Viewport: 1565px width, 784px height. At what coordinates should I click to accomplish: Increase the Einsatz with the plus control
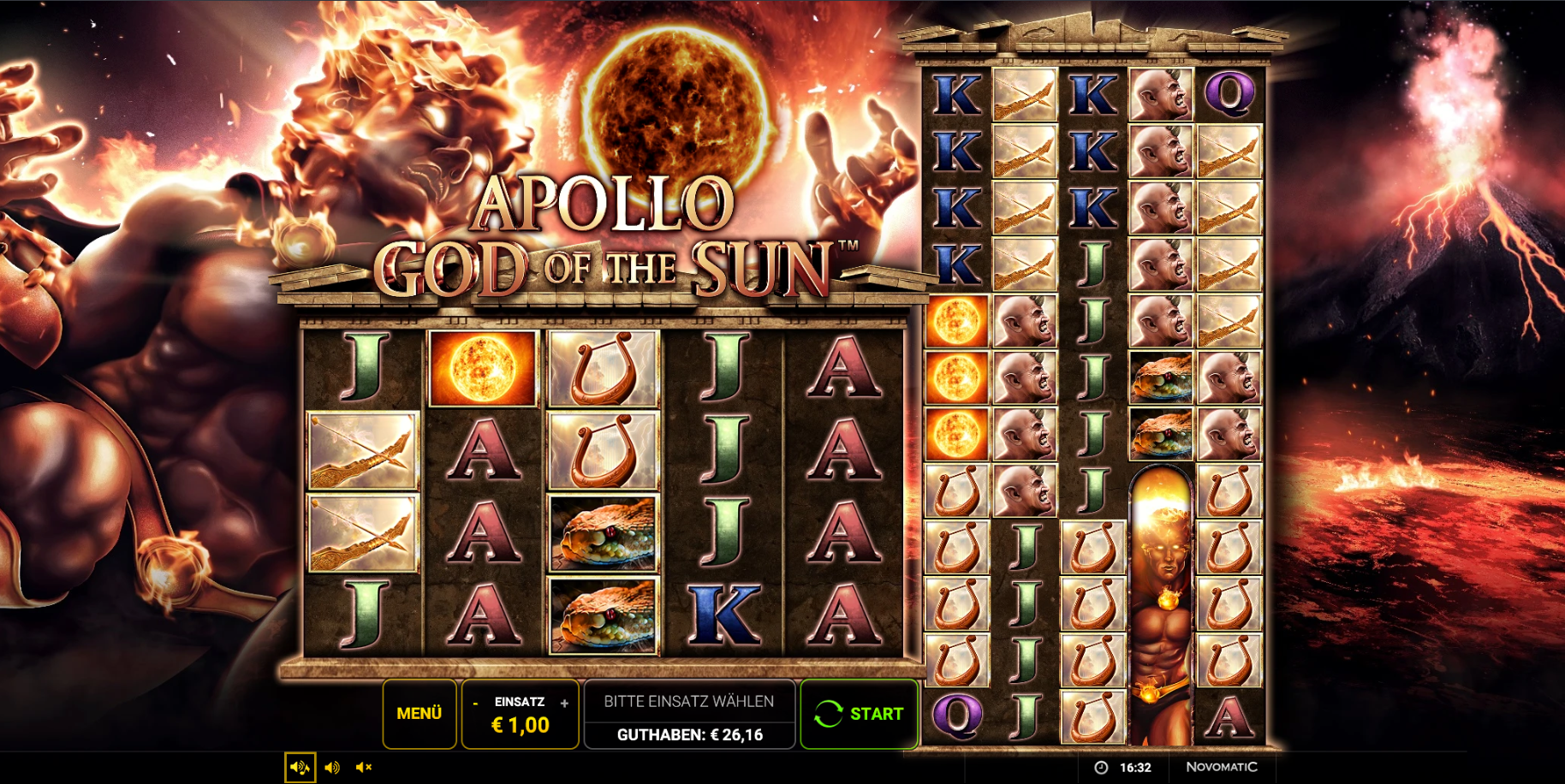pos(564,704)
